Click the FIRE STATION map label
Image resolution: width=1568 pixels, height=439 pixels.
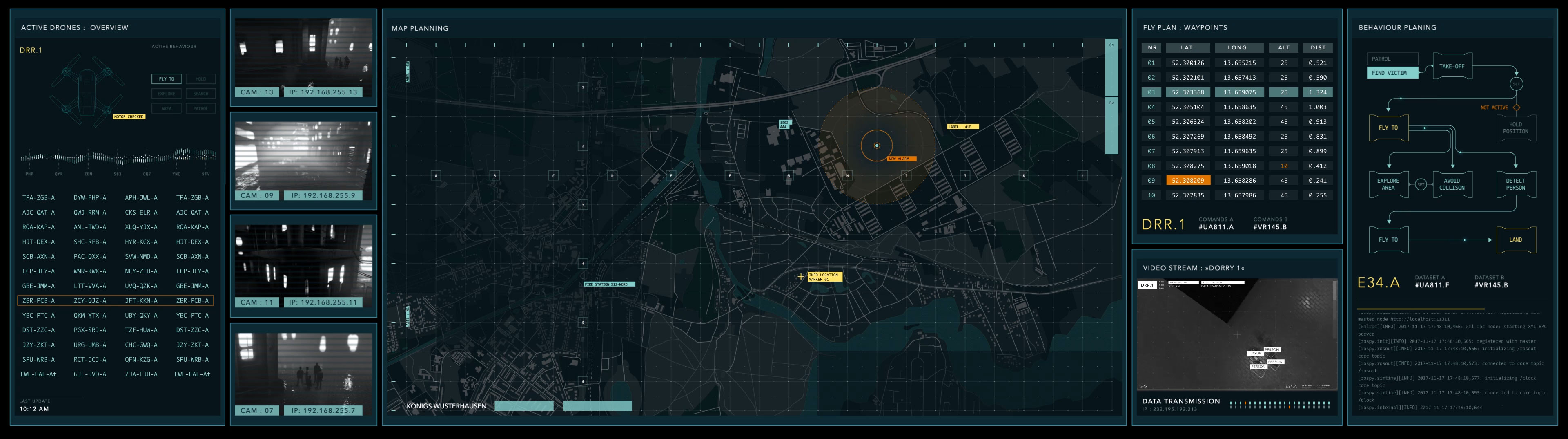click(609, 284)
